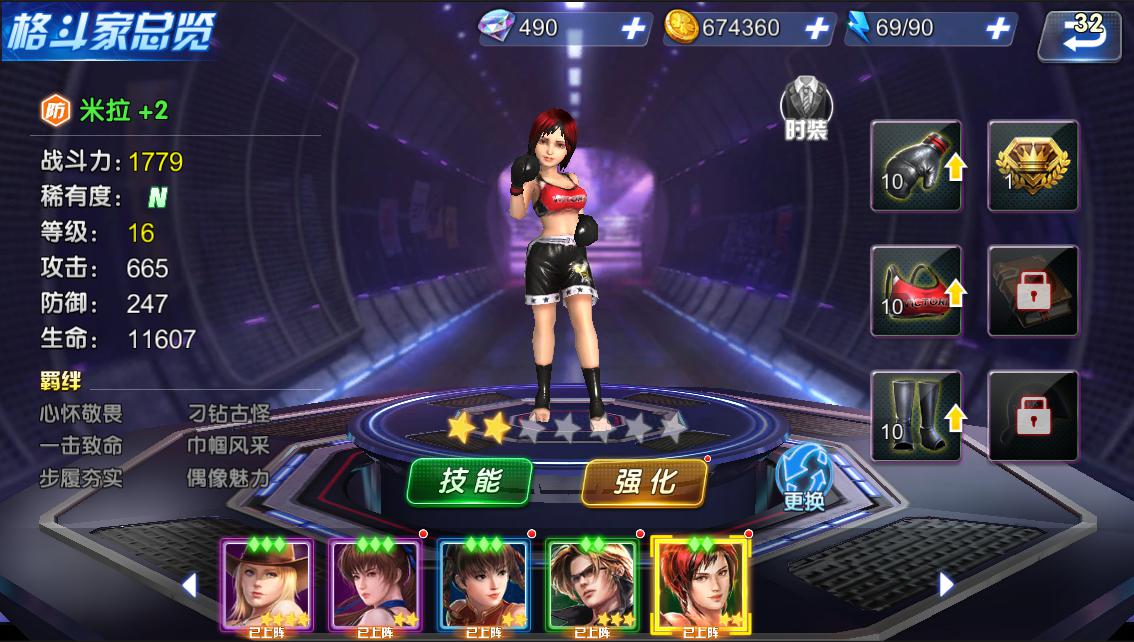Select the red sports top equipment slot

(915, 291)
